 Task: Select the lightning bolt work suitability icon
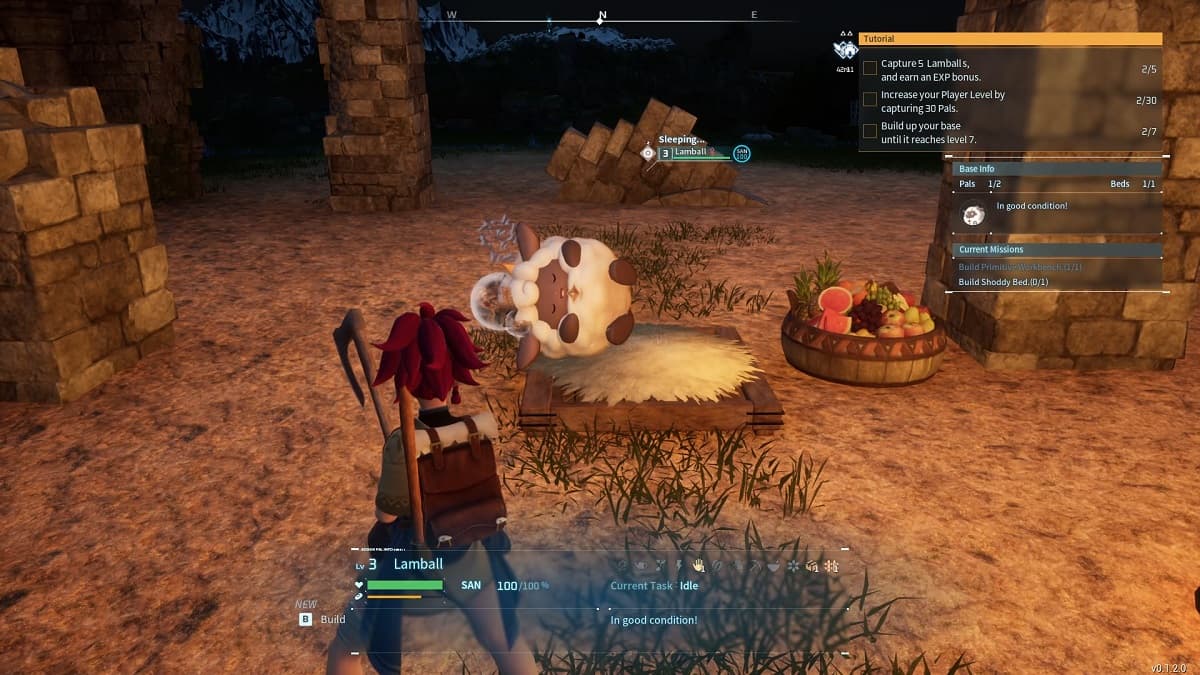(679, 566)
